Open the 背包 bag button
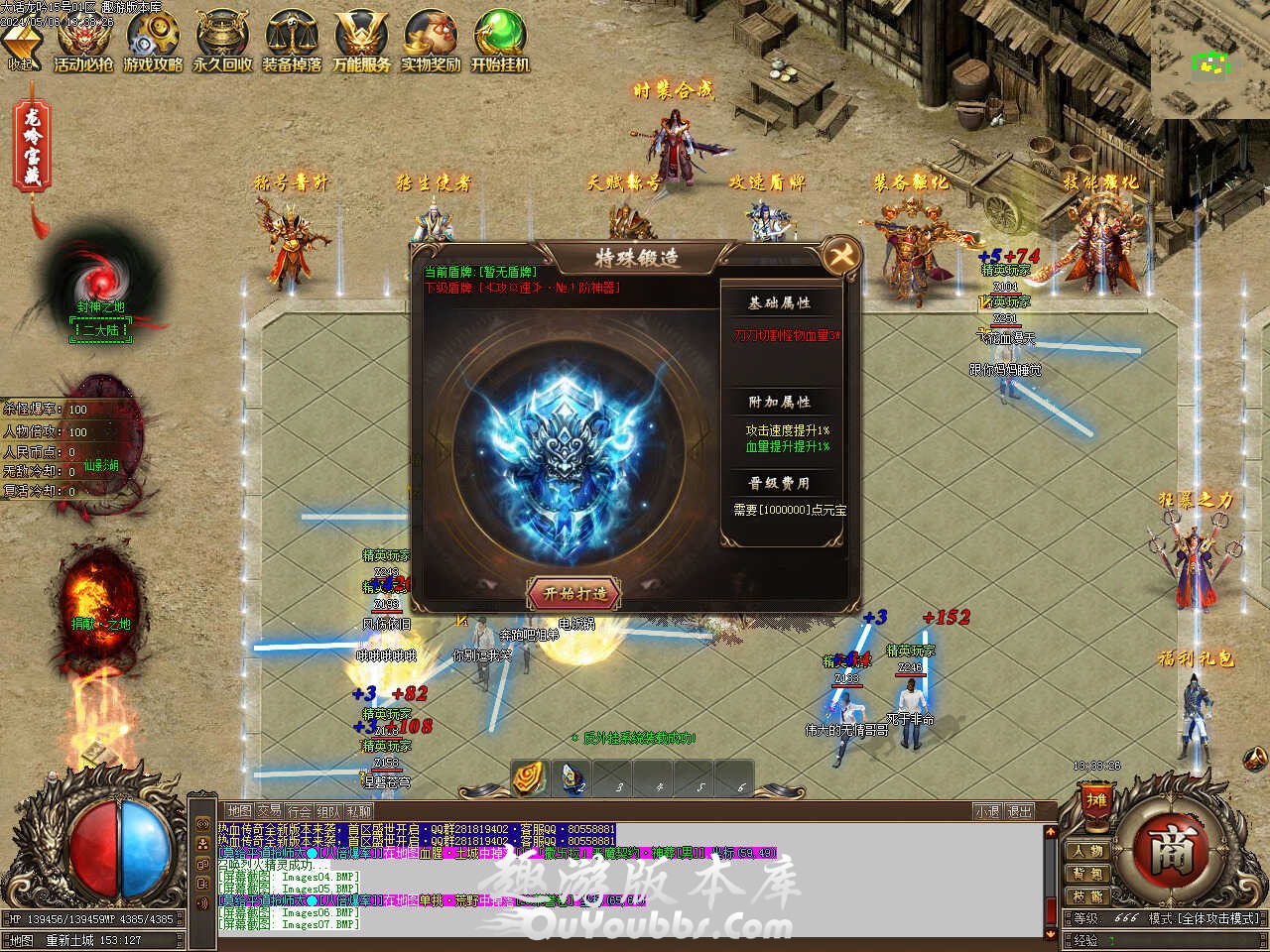 pos(1088,874)
